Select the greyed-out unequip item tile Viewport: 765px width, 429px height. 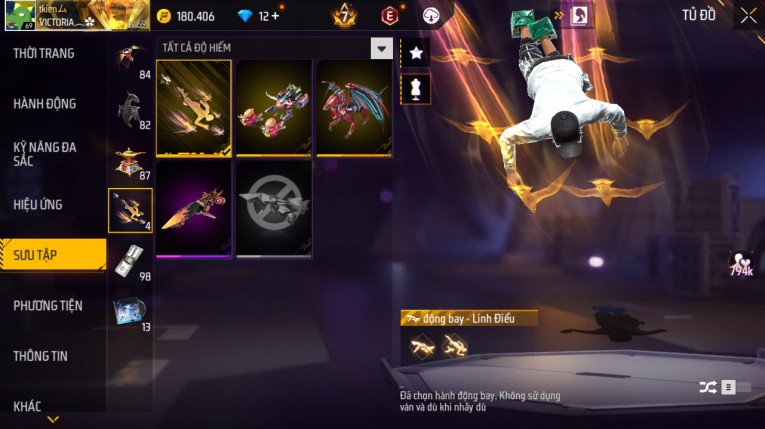(274, 208)
